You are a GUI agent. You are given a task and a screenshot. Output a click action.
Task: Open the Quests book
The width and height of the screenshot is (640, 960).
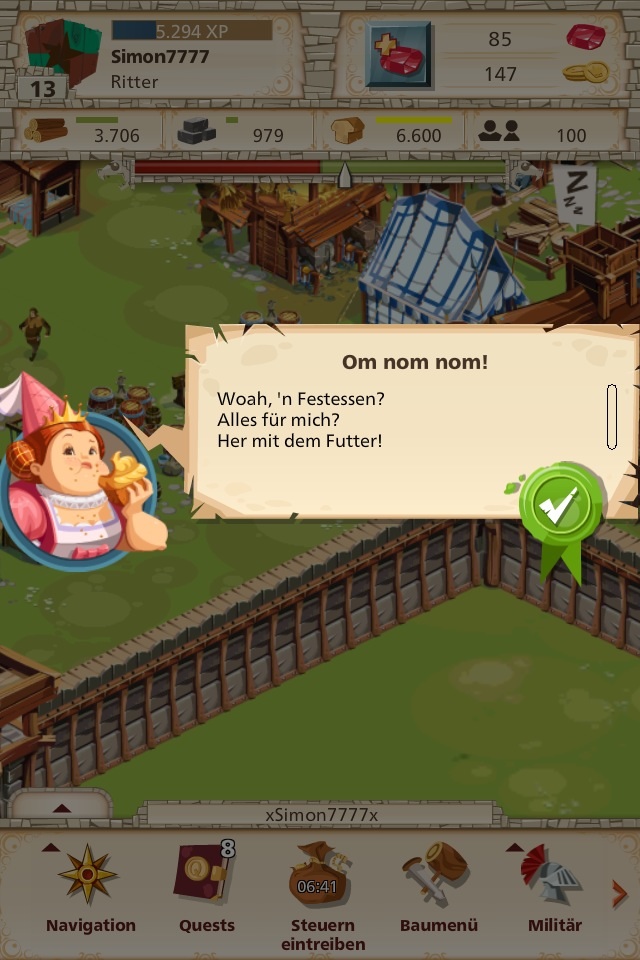tap(205, 885)
